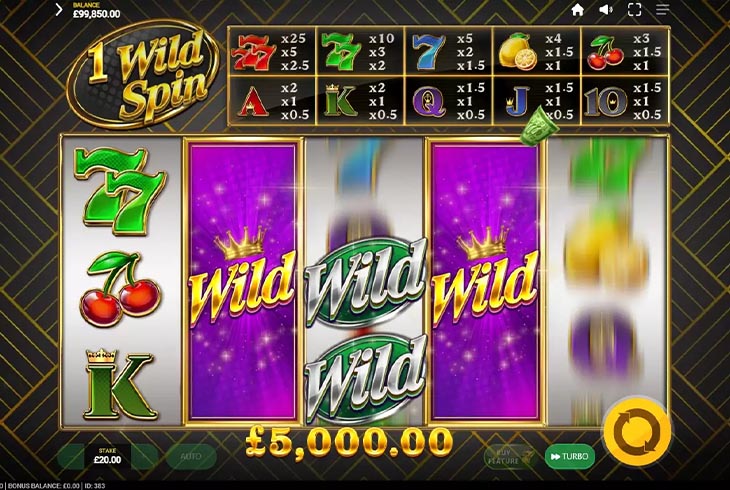Spin the reels with the gold button

pos(636,434)
